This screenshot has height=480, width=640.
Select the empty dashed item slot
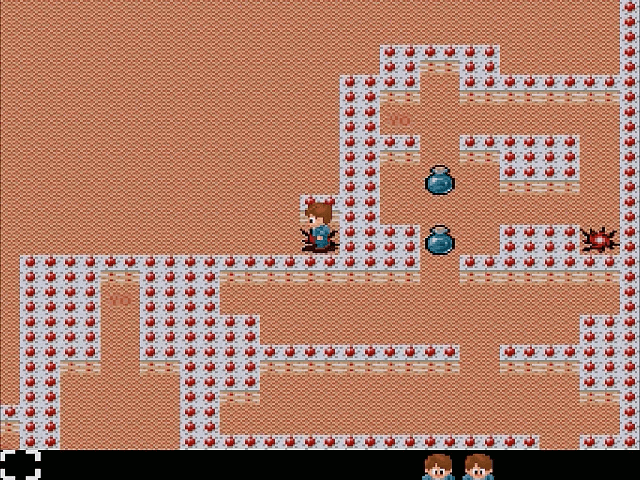(x=20, y=465)
